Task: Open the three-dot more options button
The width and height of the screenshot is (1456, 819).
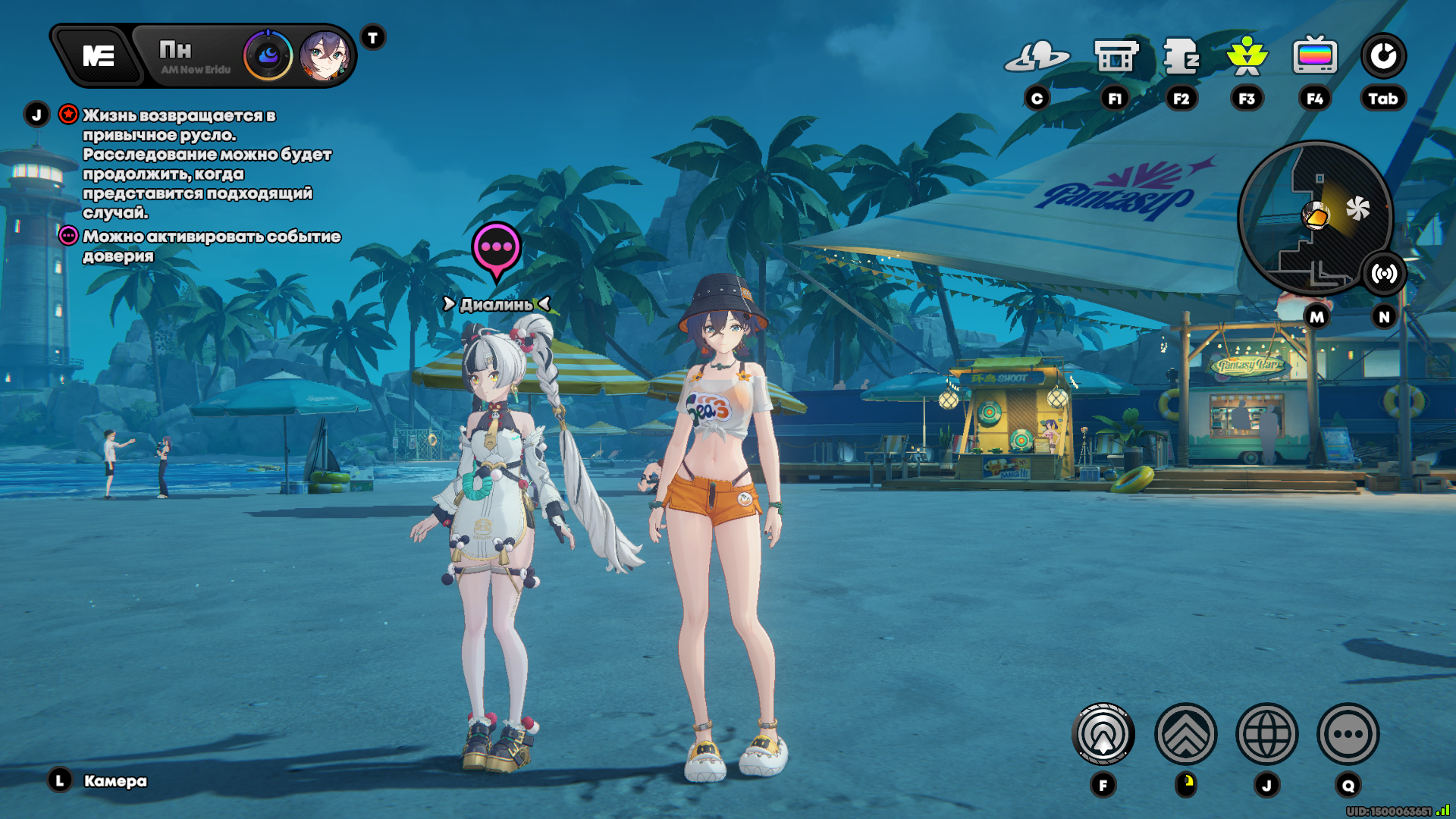Action: [1348, 734]
